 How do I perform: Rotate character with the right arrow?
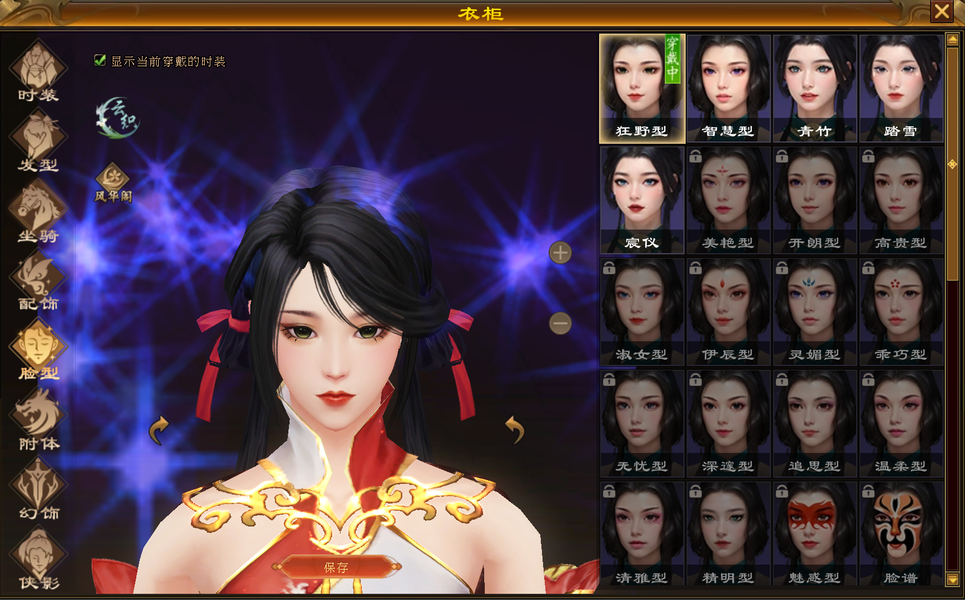pos(514,429)
